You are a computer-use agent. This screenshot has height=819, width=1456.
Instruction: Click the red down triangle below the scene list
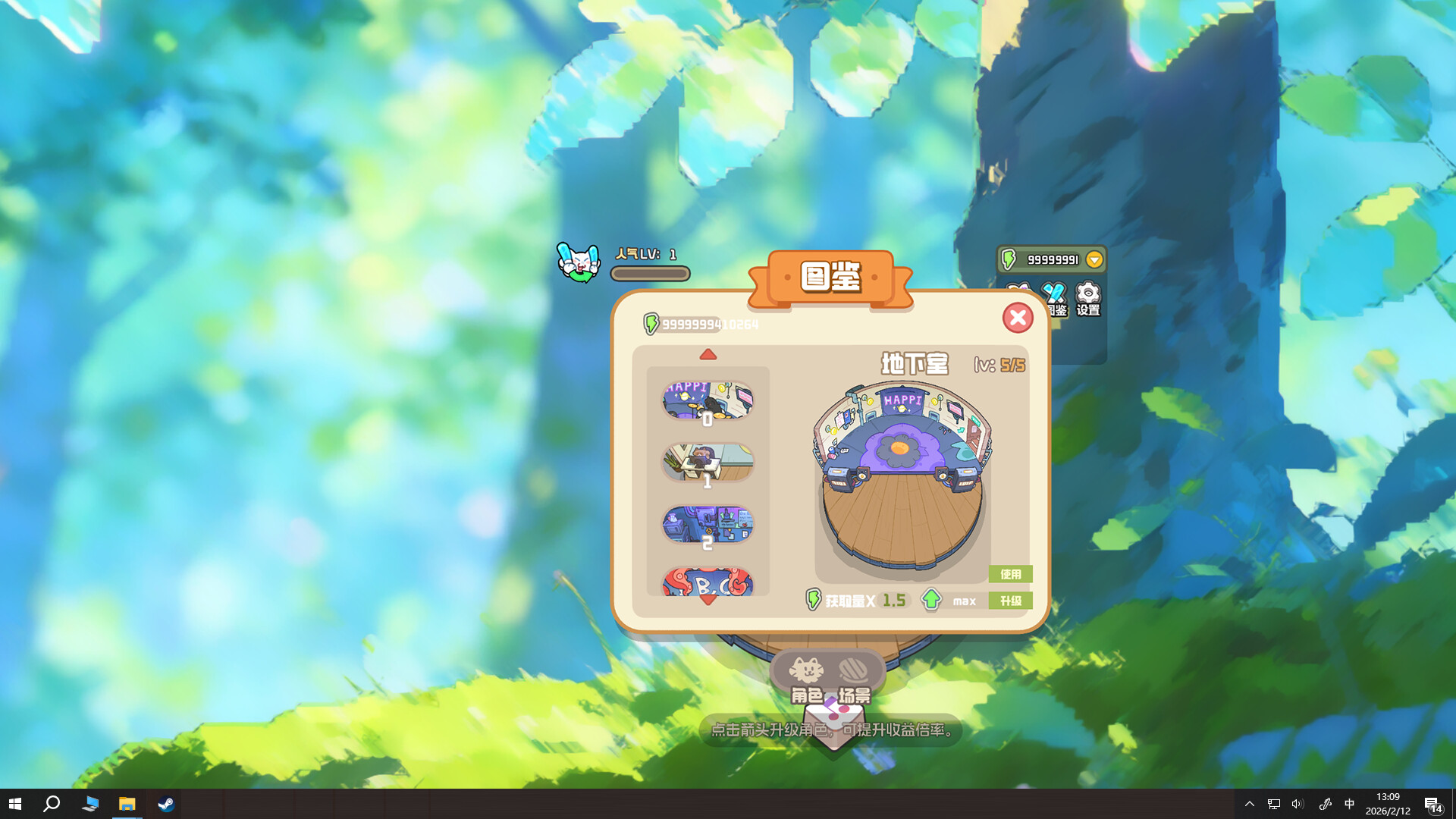[x=708, y=598]
